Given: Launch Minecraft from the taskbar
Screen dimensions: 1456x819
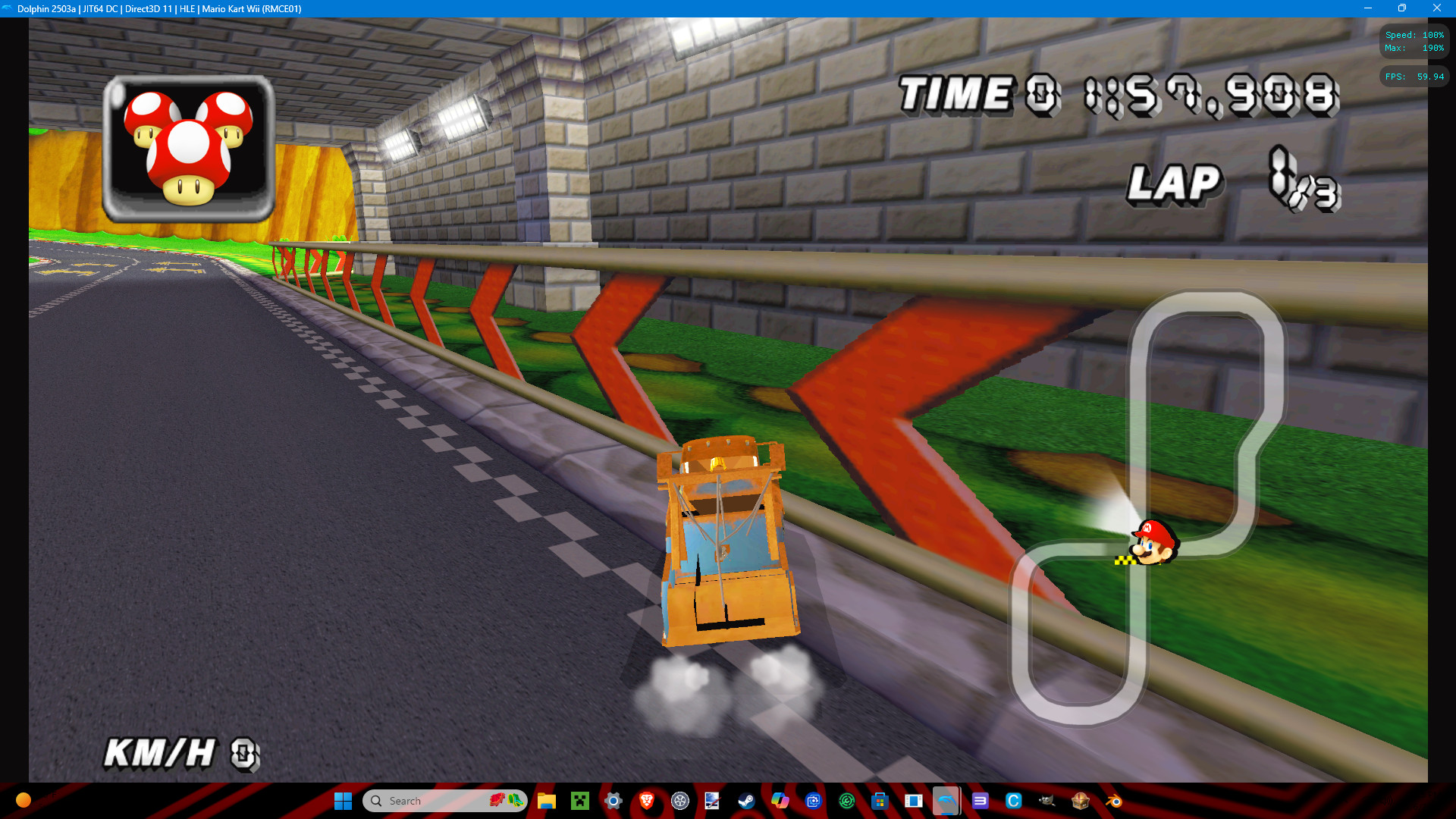Looking at the screenshot, I should 580,801.
